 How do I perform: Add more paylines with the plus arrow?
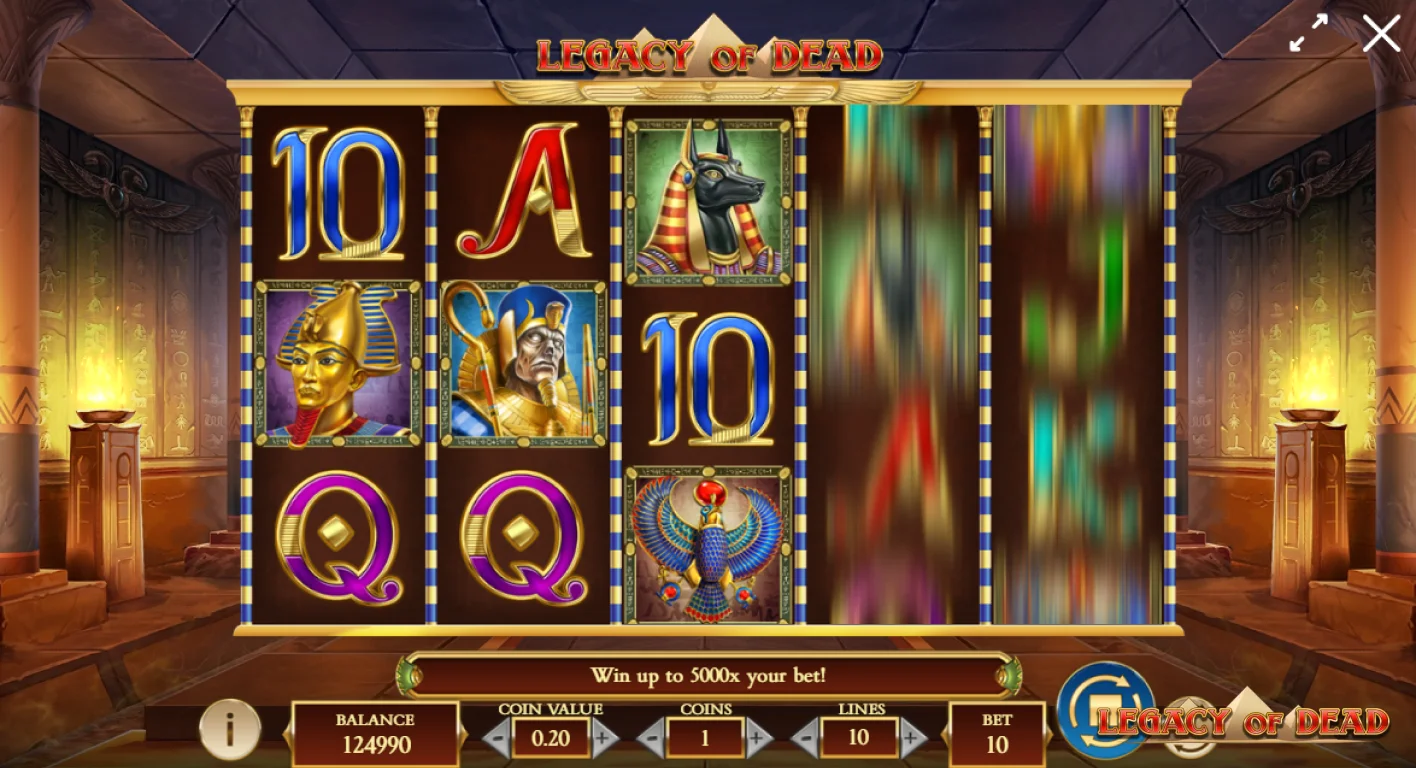pyautogui.click(x=913, y=740)
